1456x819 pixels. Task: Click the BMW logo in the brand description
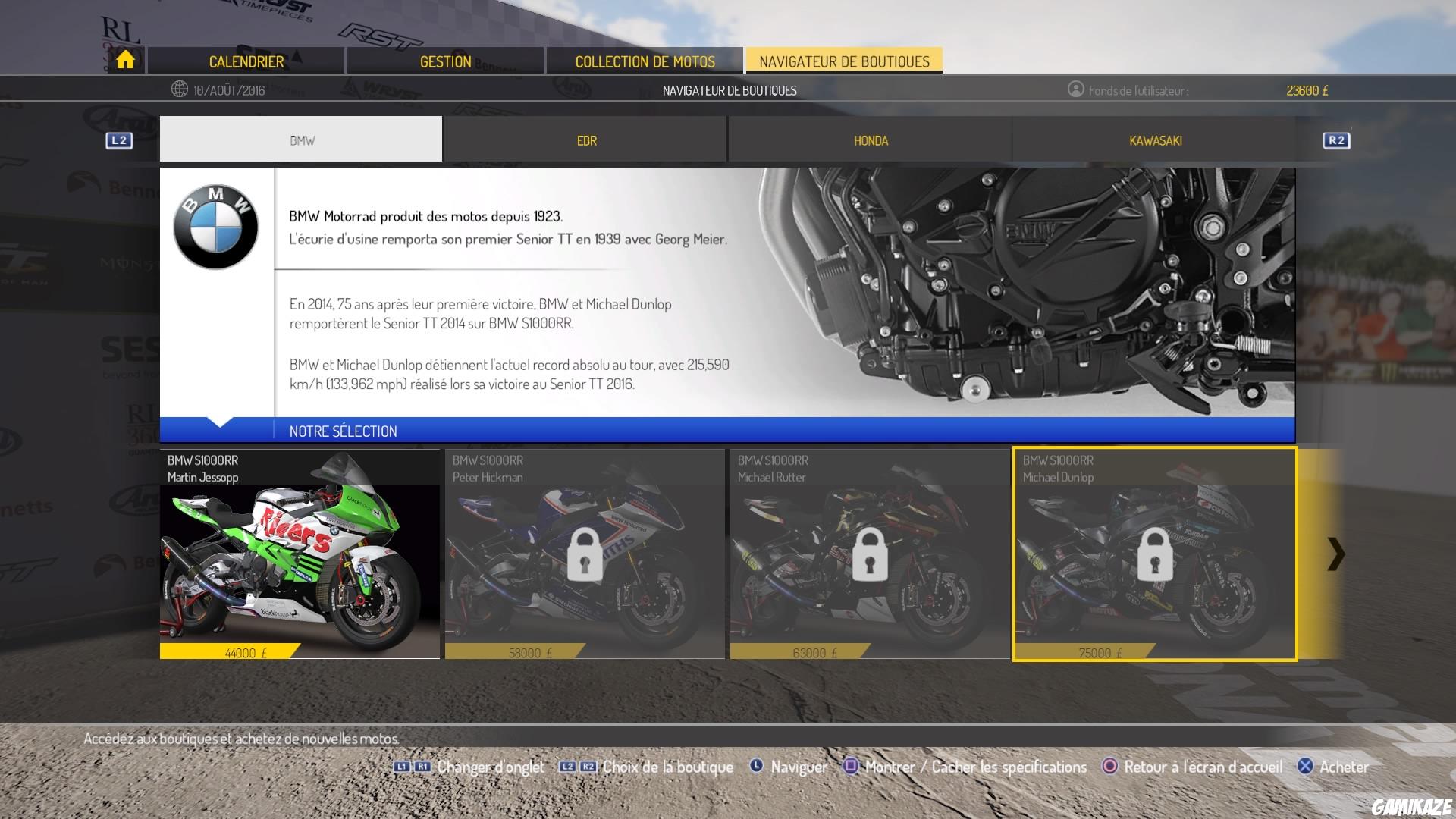pyautogui.click(x=215, y=227)
